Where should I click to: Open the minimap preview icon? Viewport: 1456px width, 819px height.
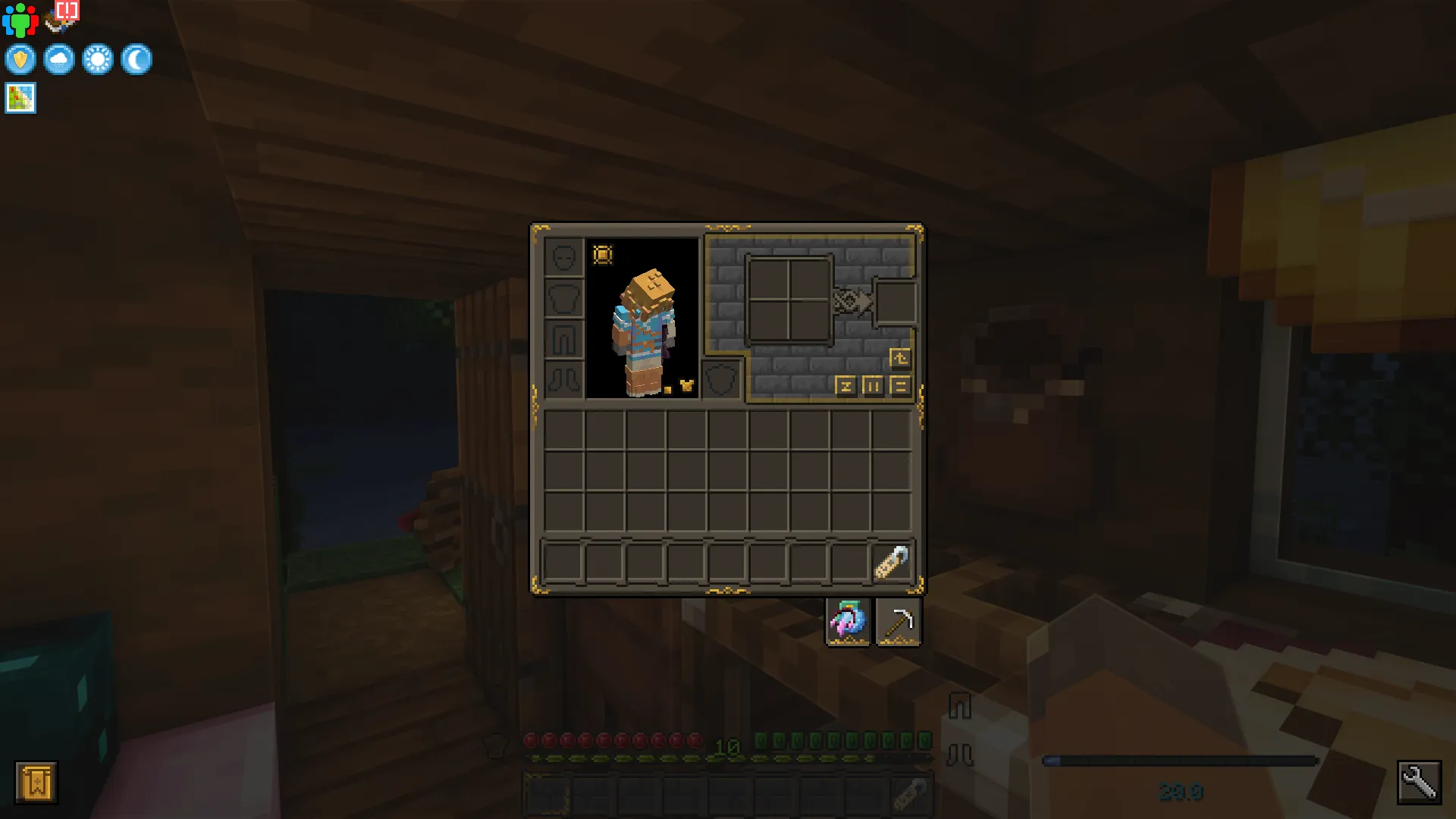pos(20,97)
